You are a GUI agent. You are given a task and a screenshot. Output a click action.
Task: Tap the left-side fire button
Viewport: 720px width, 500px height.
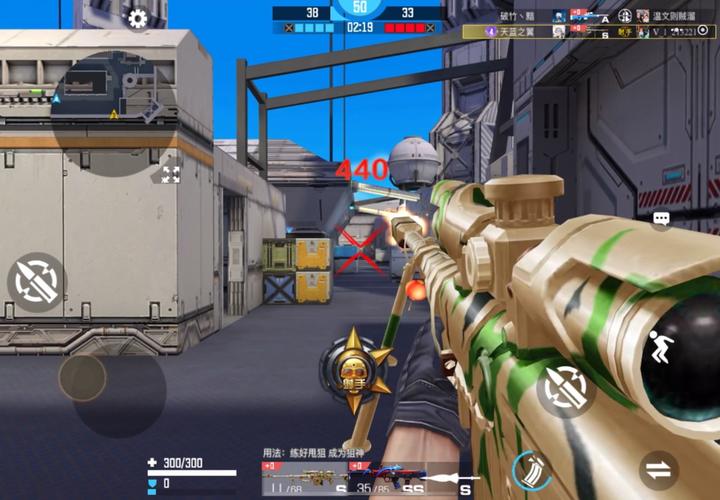38,281
